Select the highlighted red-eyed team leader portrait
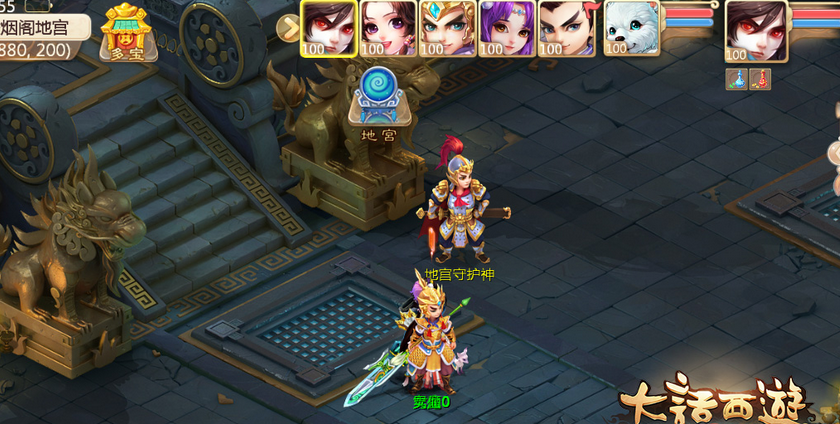The image size is (840, 424). [328, 28]
